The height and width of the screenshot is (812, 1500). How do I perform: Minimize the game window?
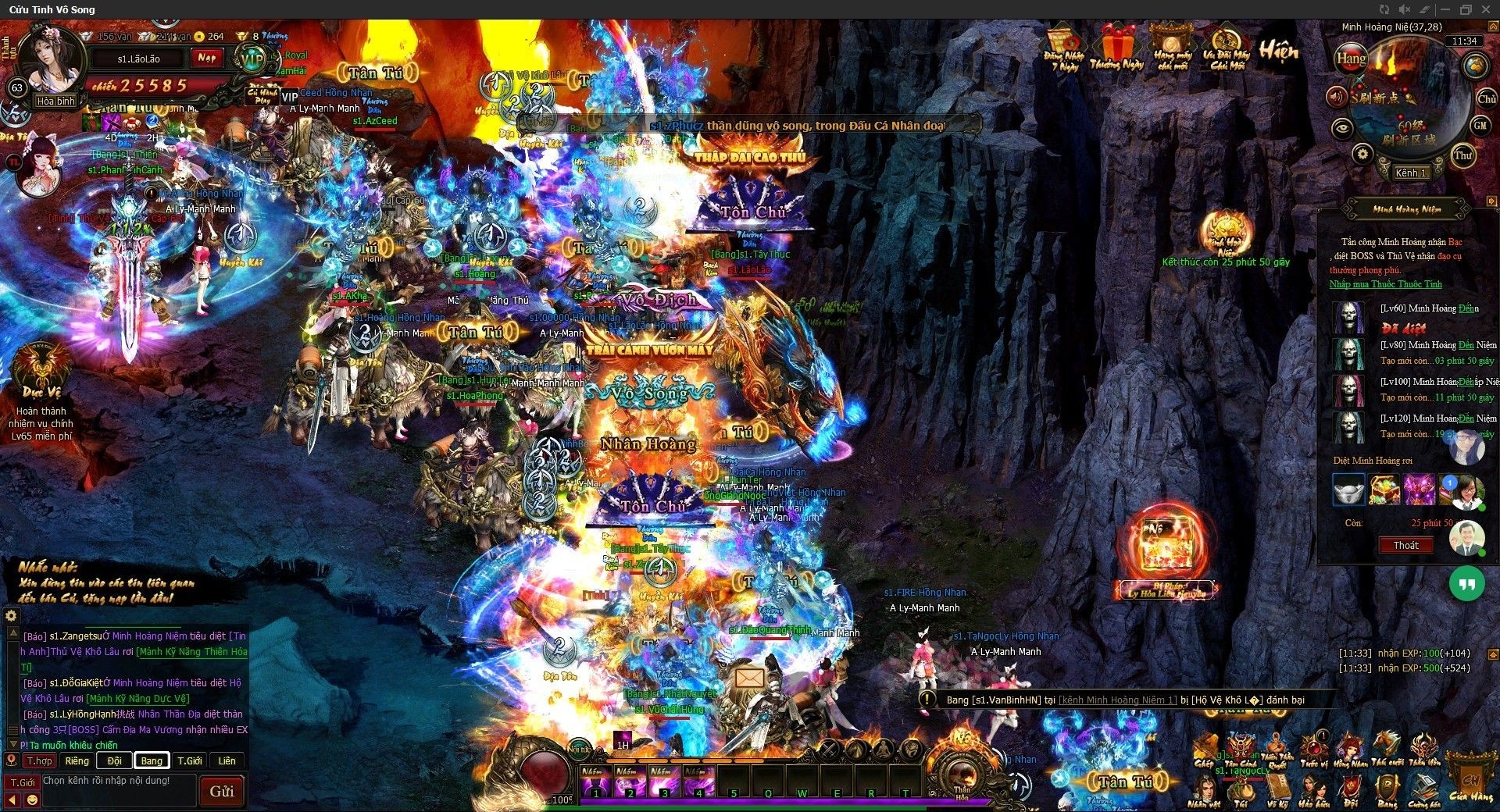(1445, 9)
